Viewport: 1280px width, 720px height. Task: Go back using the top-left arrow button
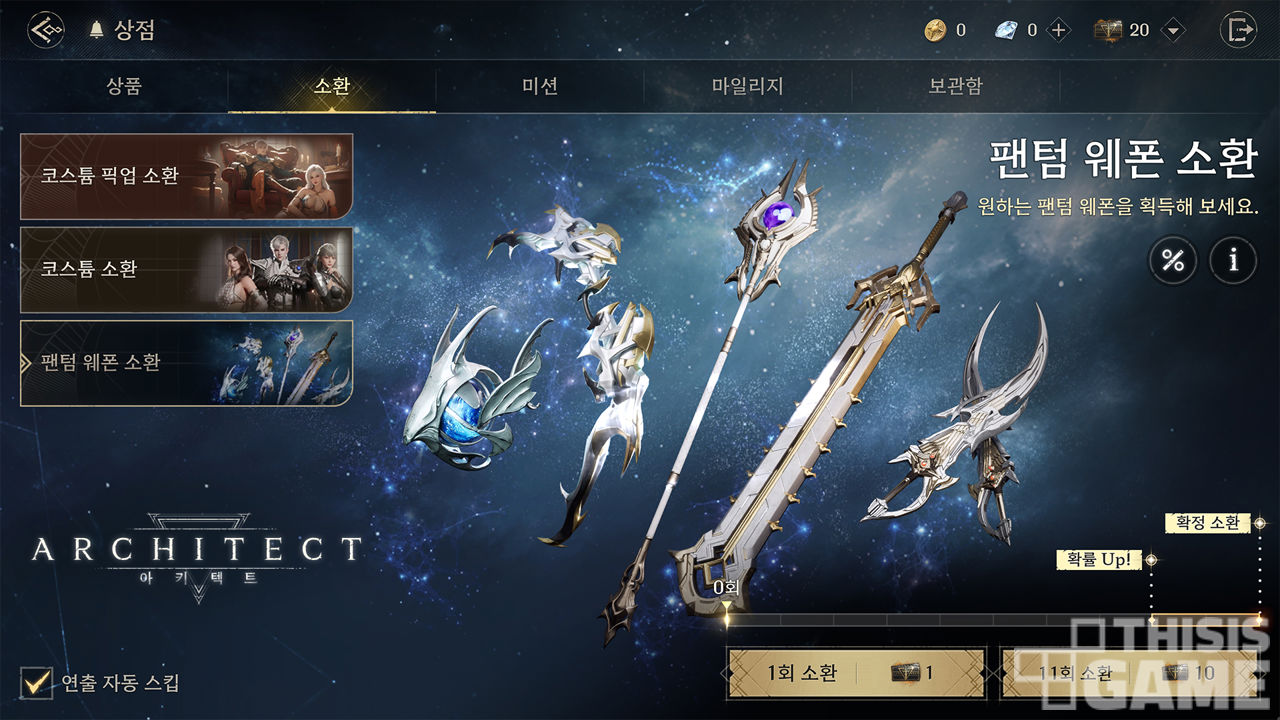[x=46, y=30]
